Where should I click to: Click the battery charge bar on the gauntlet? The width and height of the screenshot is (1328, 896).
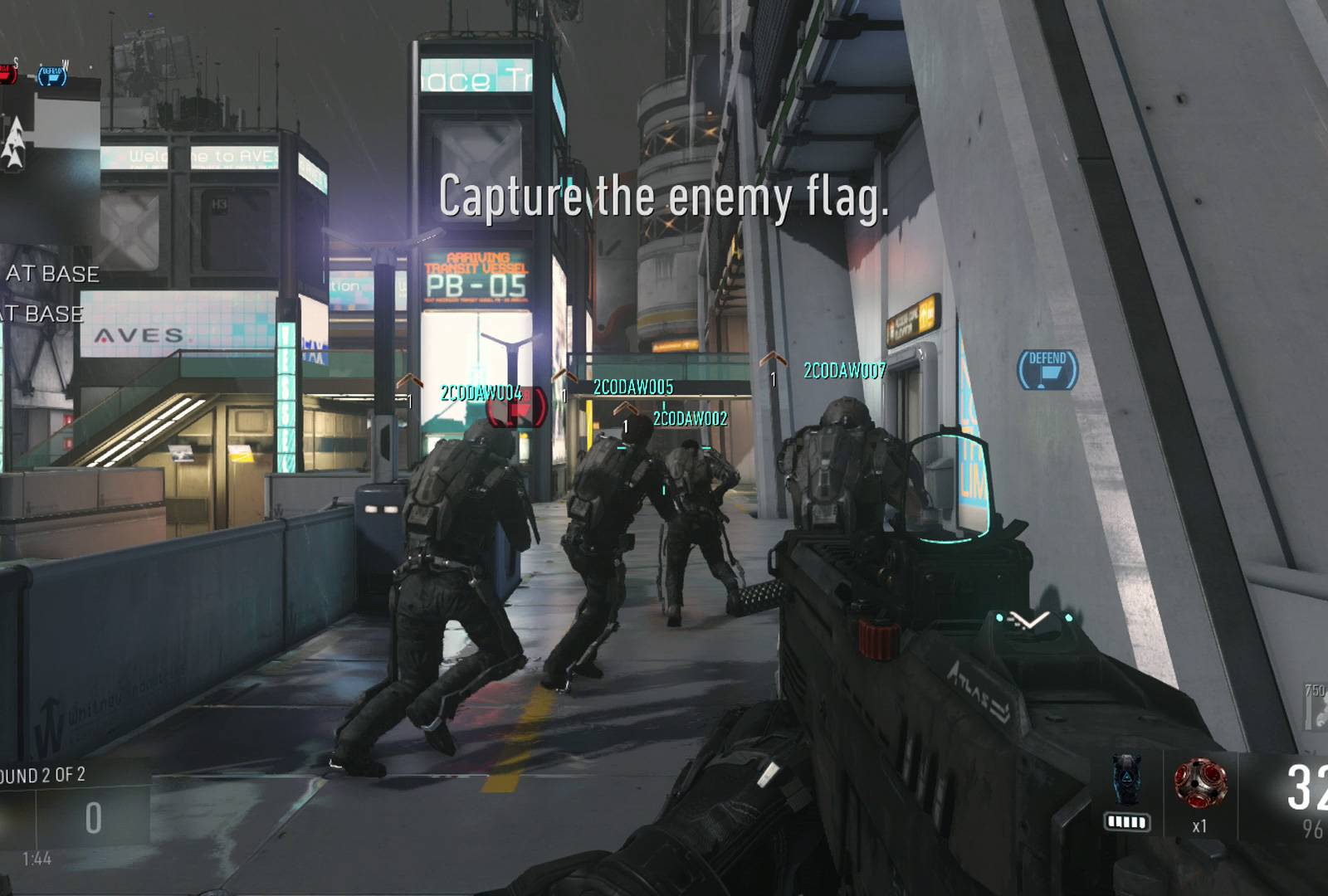[x=1126, y=821]
